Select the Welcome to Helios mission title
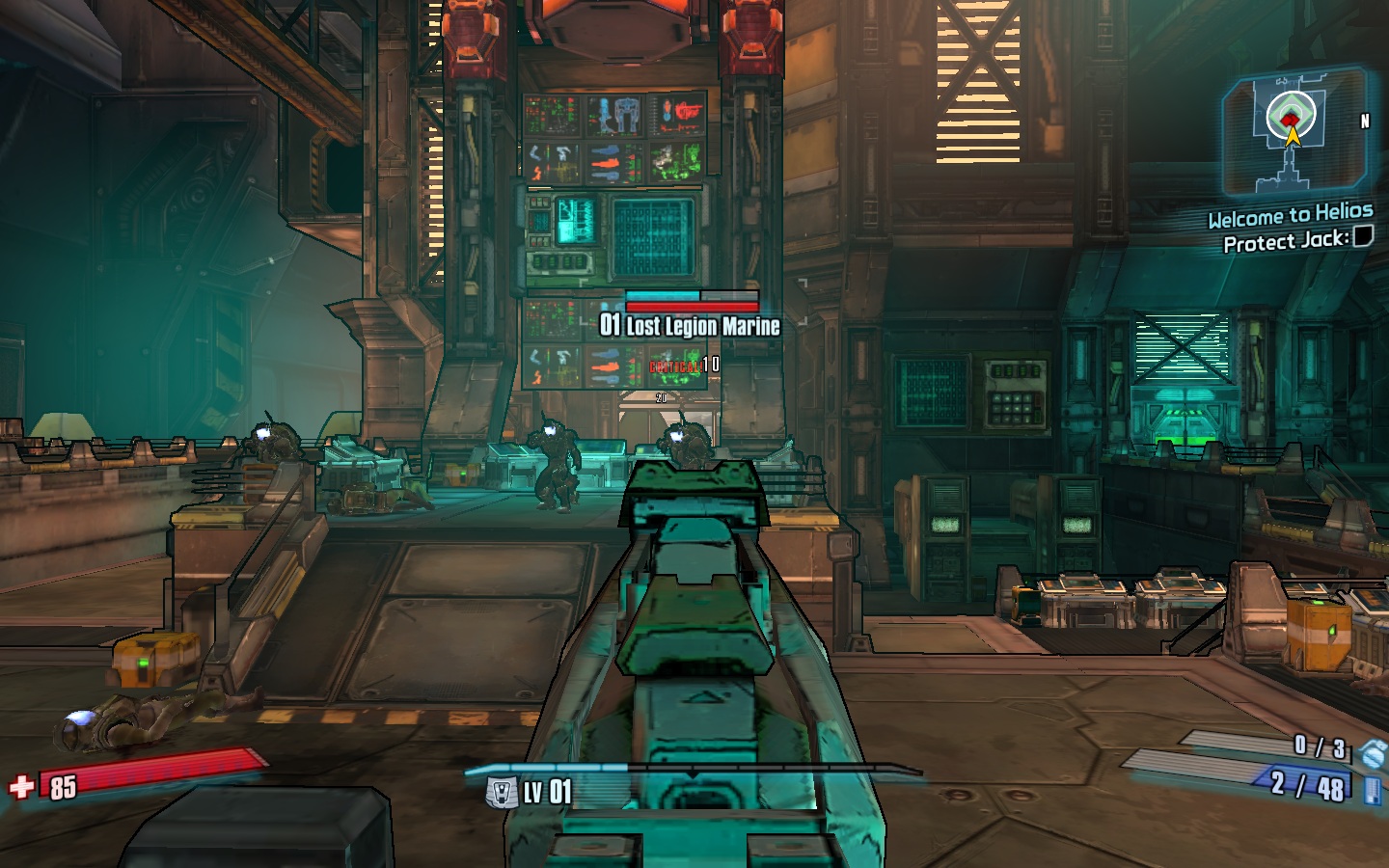This screenshot has width=1389, height=868. click(x=1290, y=215)
